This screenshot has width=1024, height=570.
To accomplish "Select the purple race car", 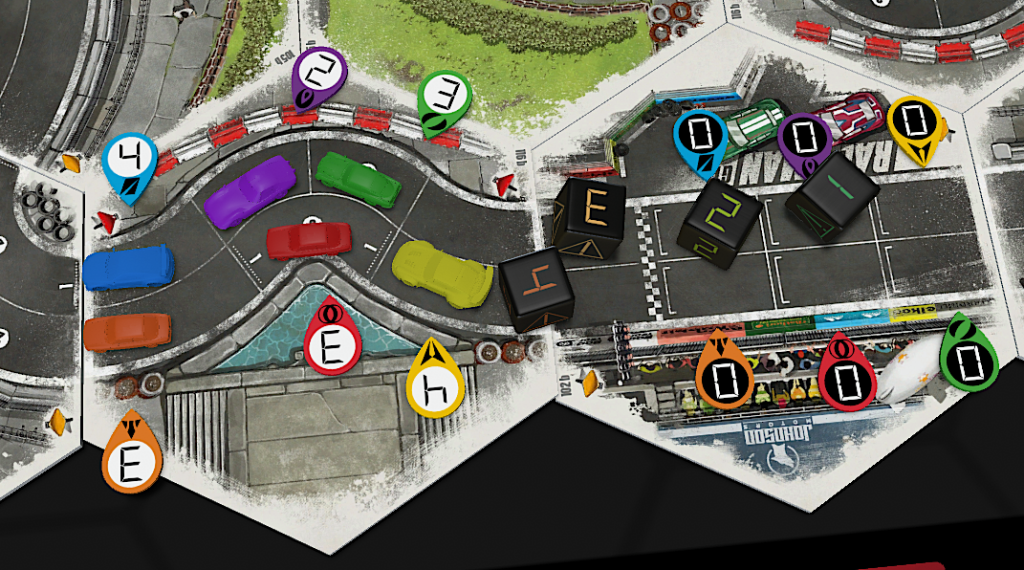I will coord(250,190).
